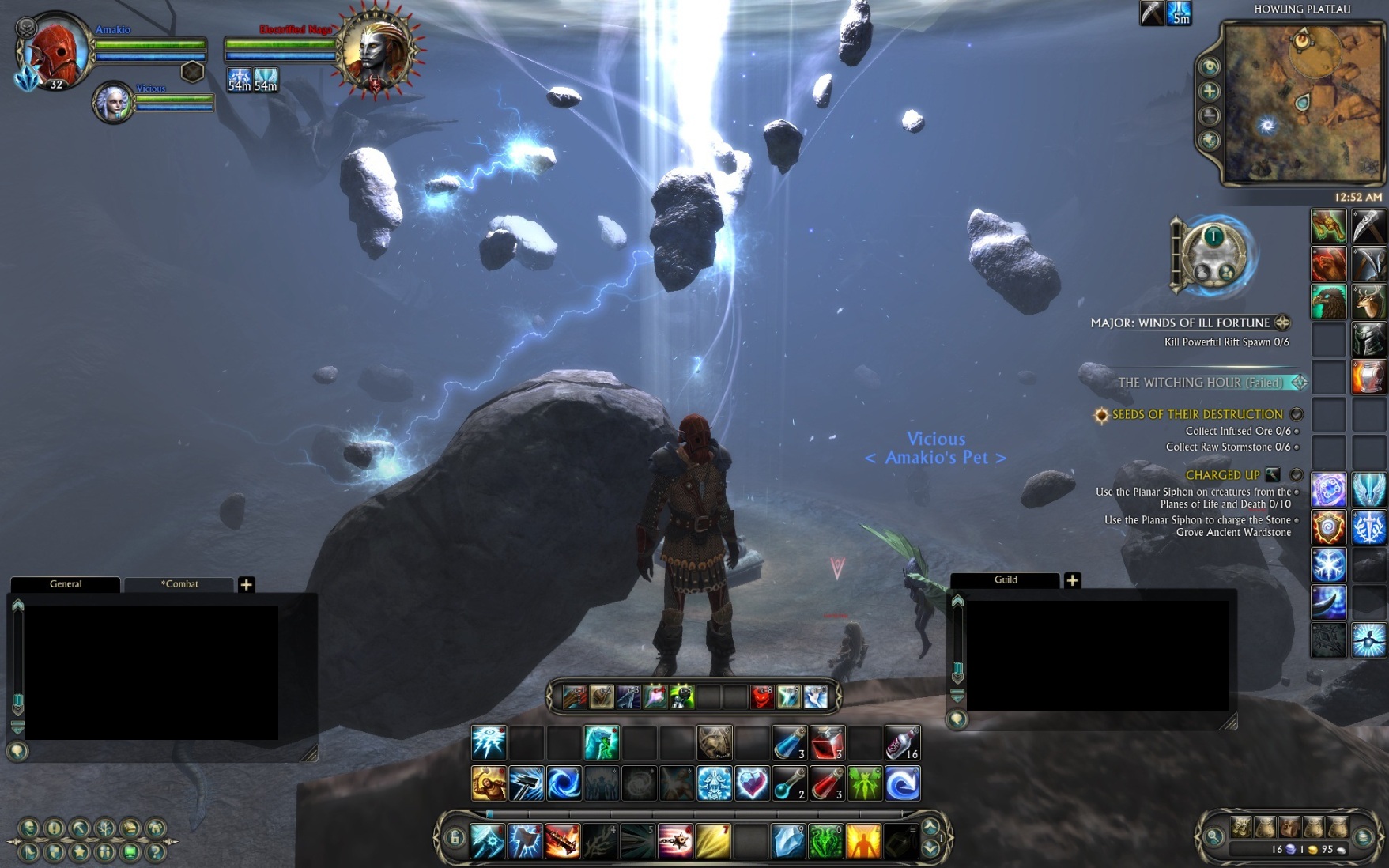Toggle the action bar lock
Image resolution: width=1389 pixels, height=868 pixels.
(x=455, y=838)
